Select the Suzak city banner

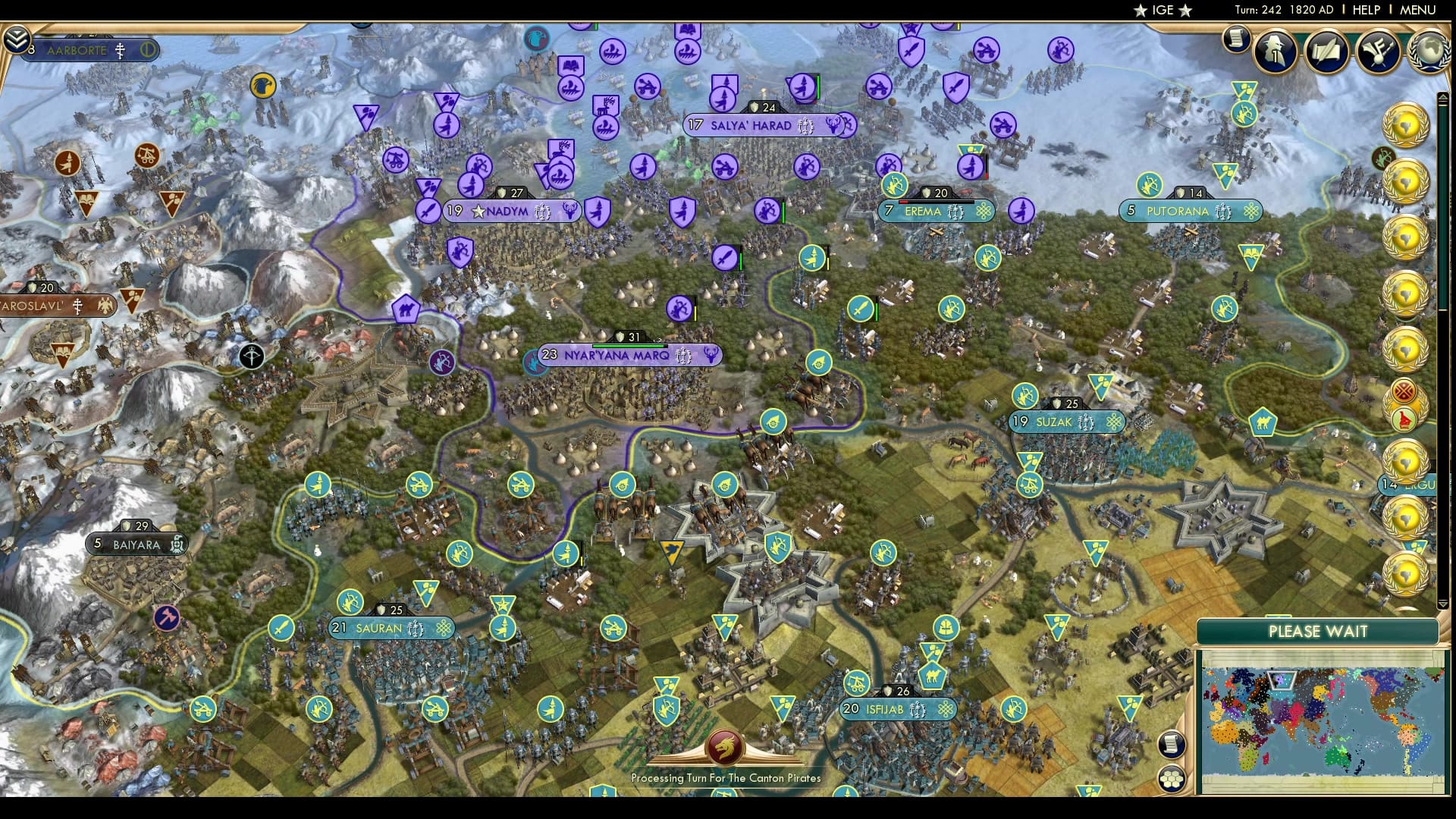coord(1066,422)
